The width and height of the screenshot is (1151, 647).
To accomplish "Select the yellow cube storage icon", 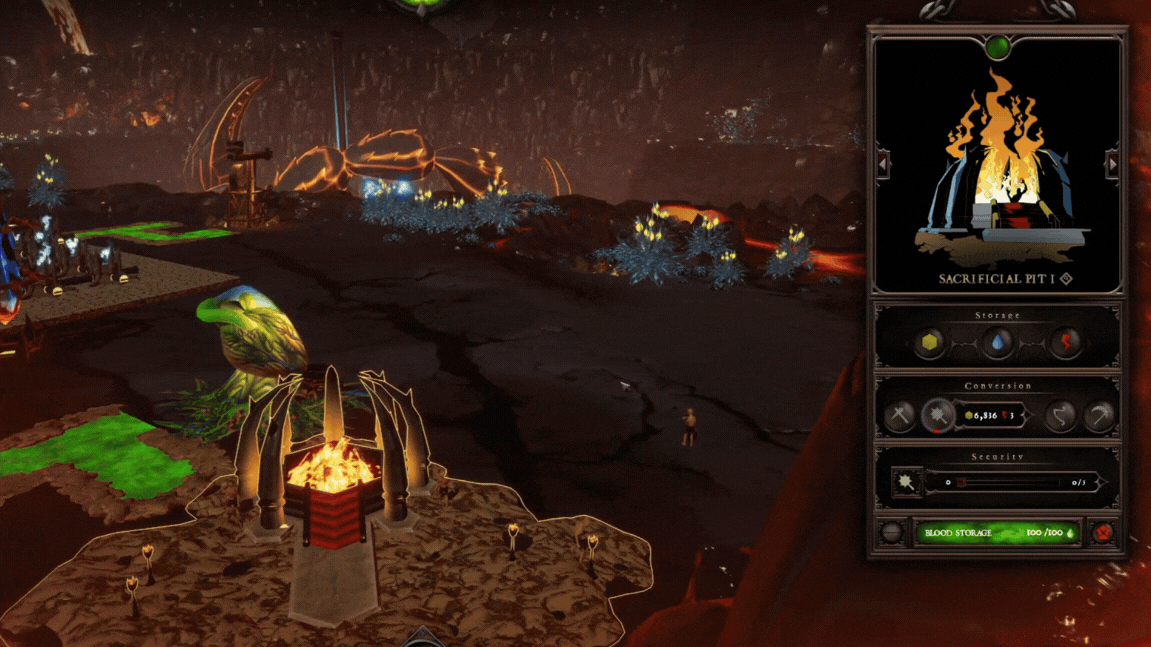I will [931, 343].
